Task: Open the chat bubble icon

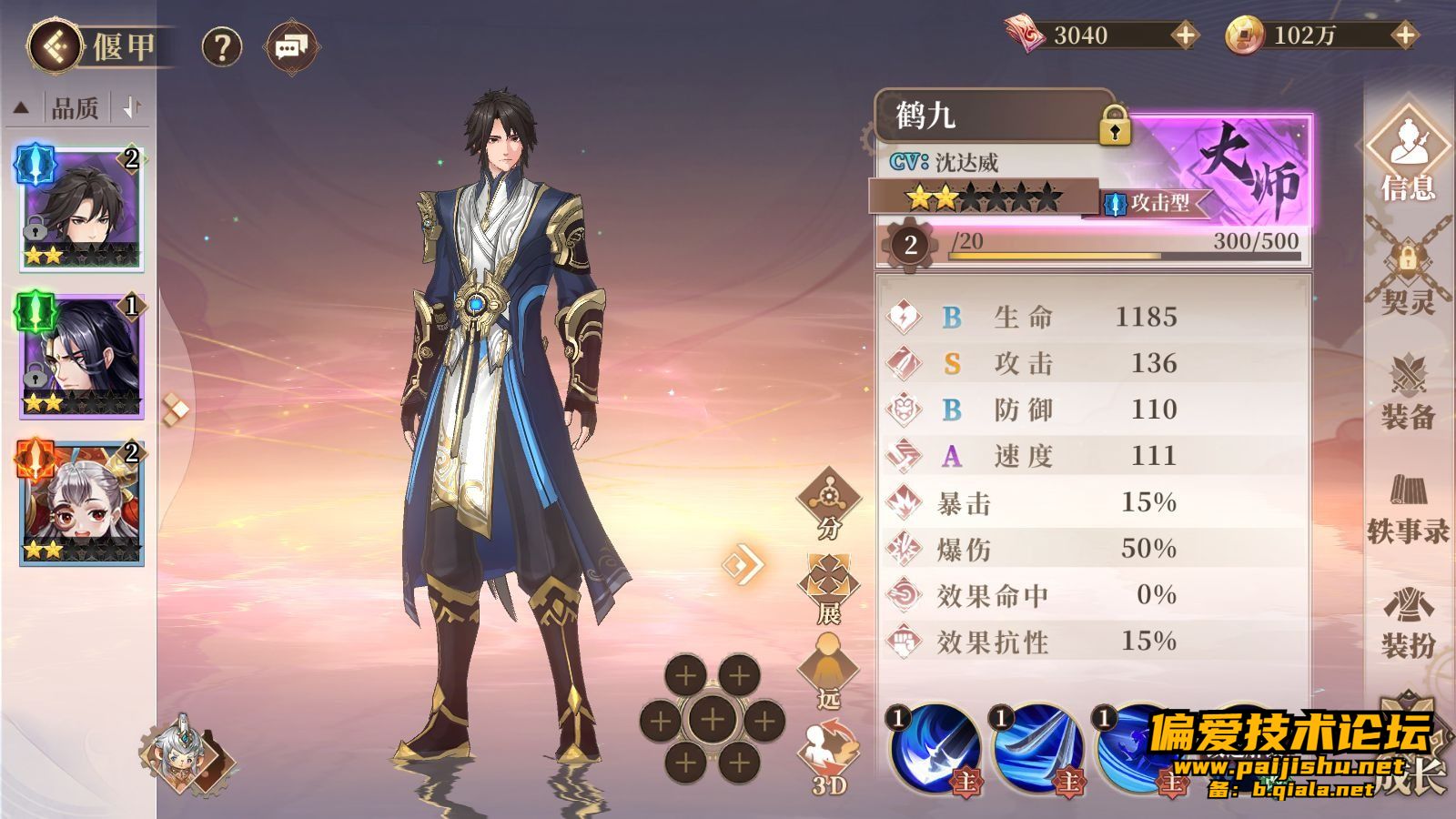Action: pos(291,46)
